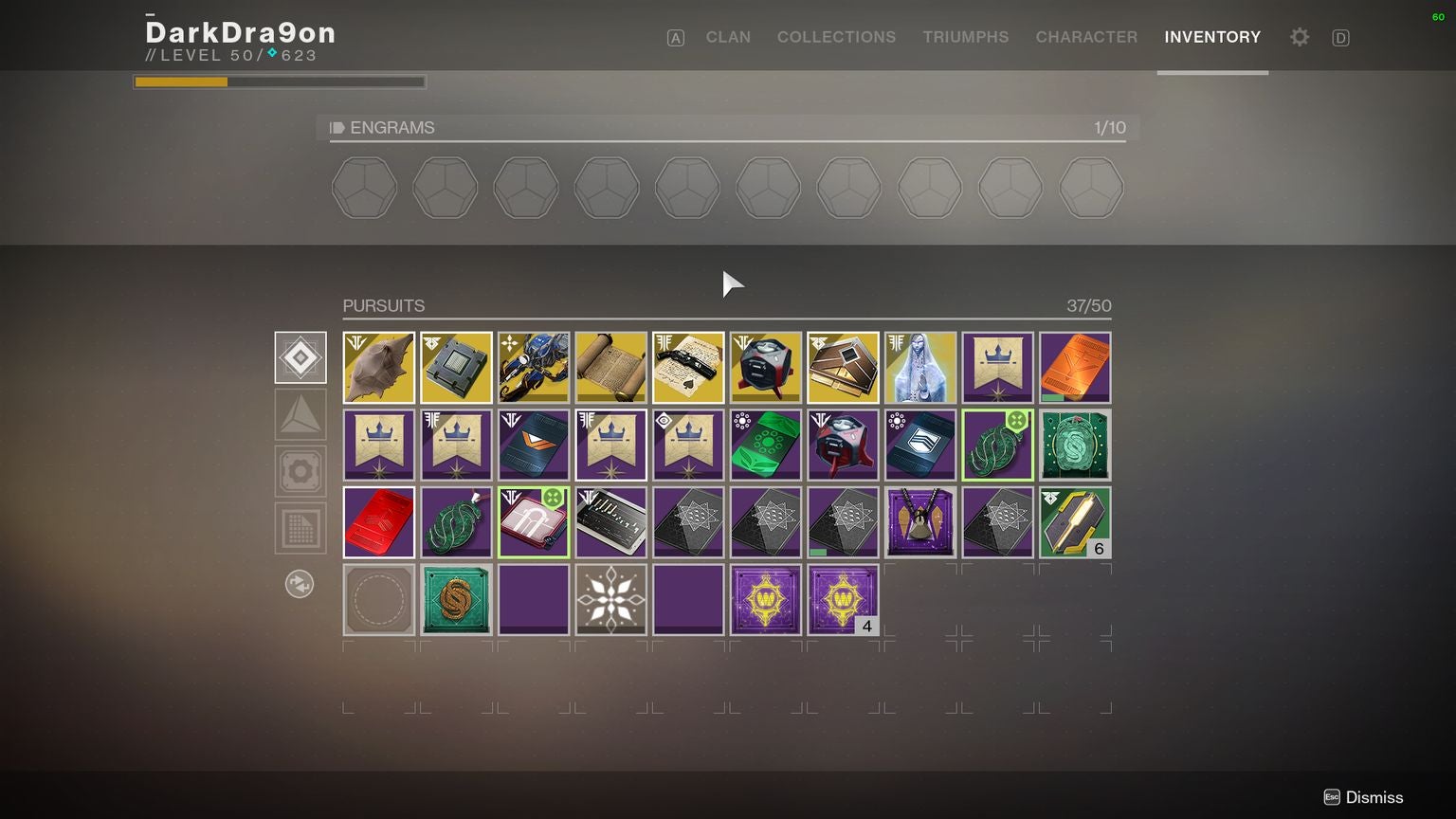Click the ace-of-spades letter pursuit item
1456x819 pixels.
tap(688, 367)
